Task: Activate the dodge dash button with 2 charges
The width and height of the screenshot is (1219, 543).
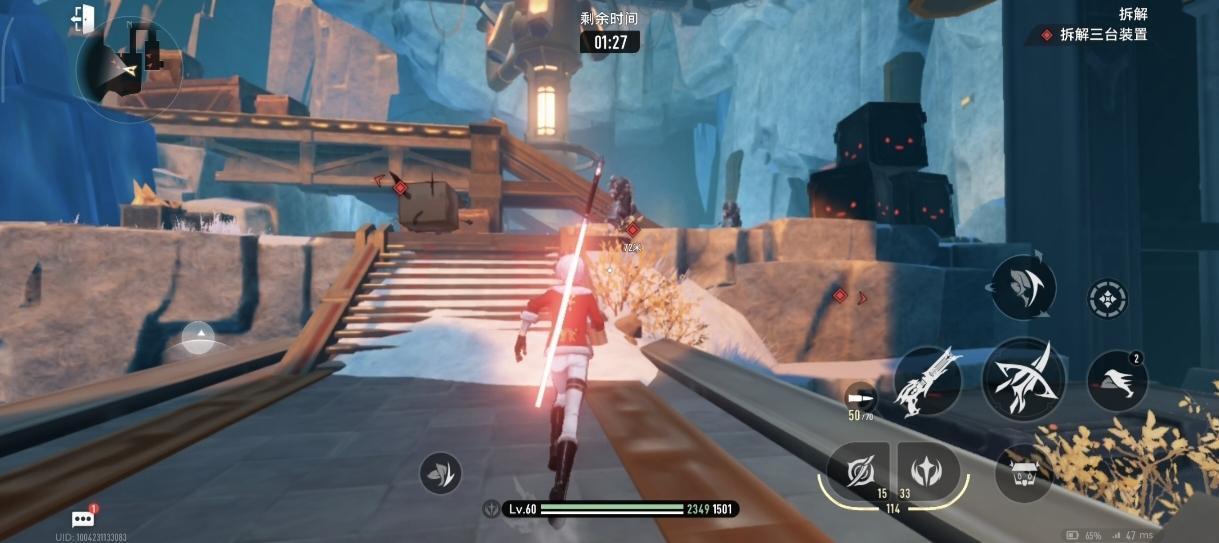Action: point(1116,380)
